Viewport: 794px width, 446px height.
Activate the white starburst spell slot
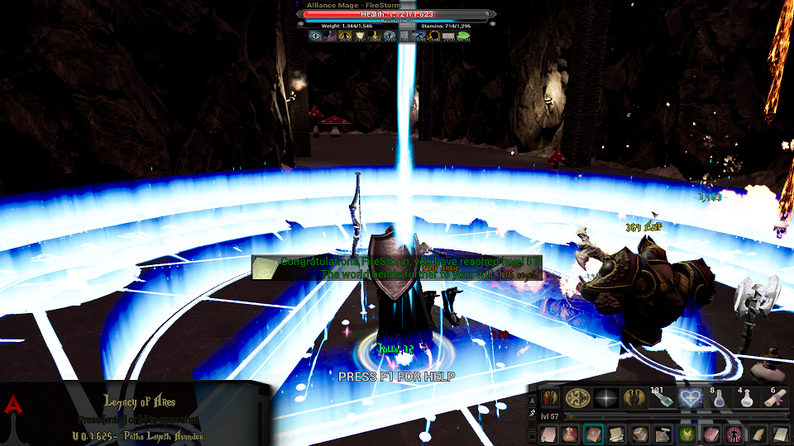605,398
